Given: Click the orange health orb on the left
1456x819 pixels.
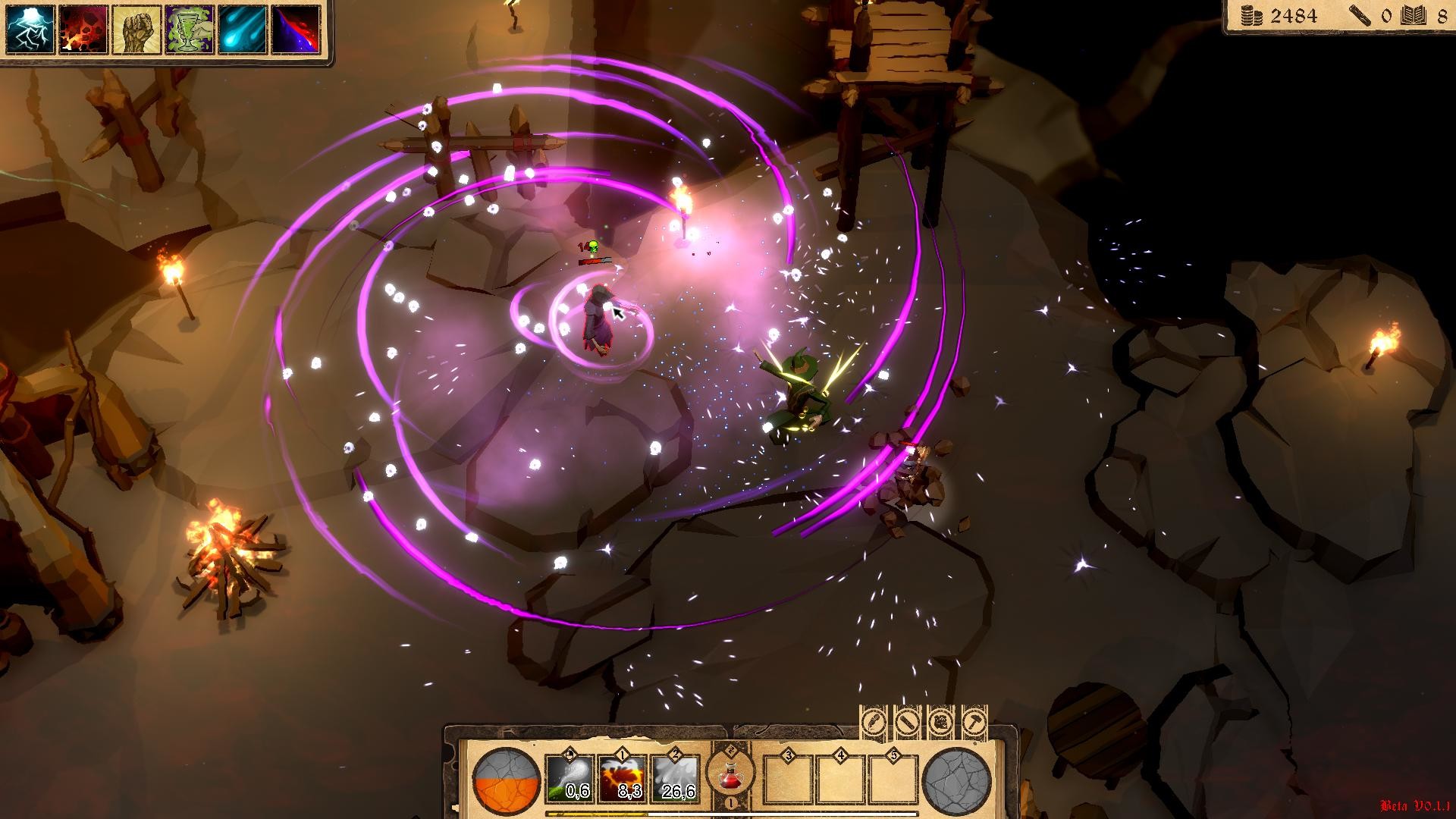Looking at the screenshot, I should (x=504, y=777).
